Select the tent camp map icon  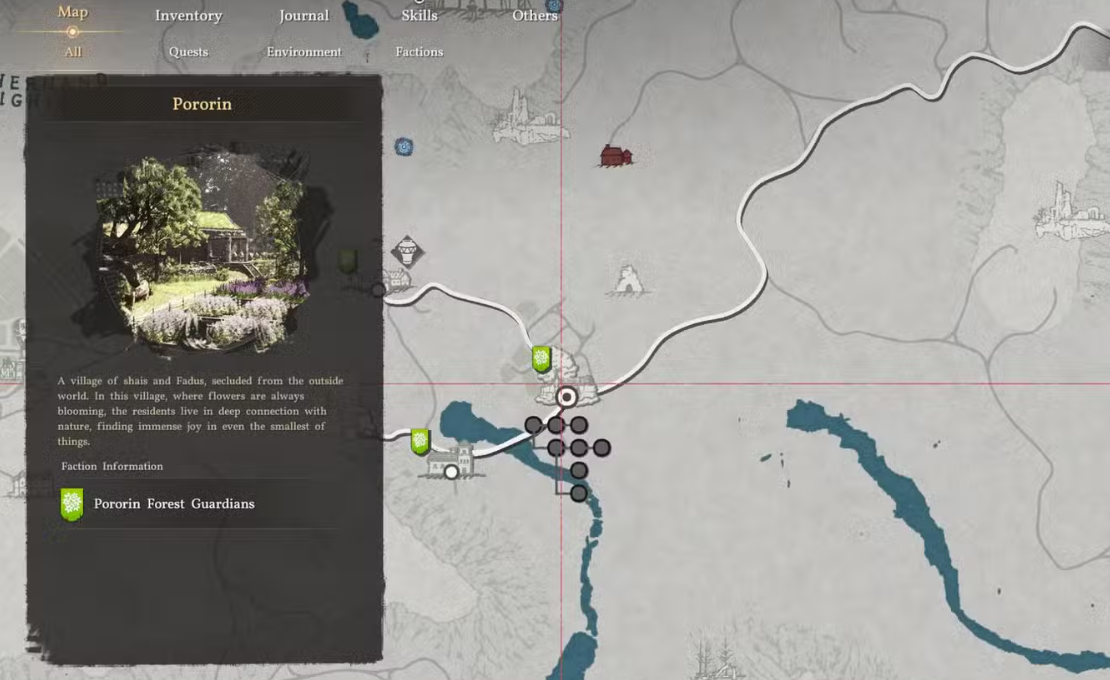pyautogui.click(x=629, y=280)
